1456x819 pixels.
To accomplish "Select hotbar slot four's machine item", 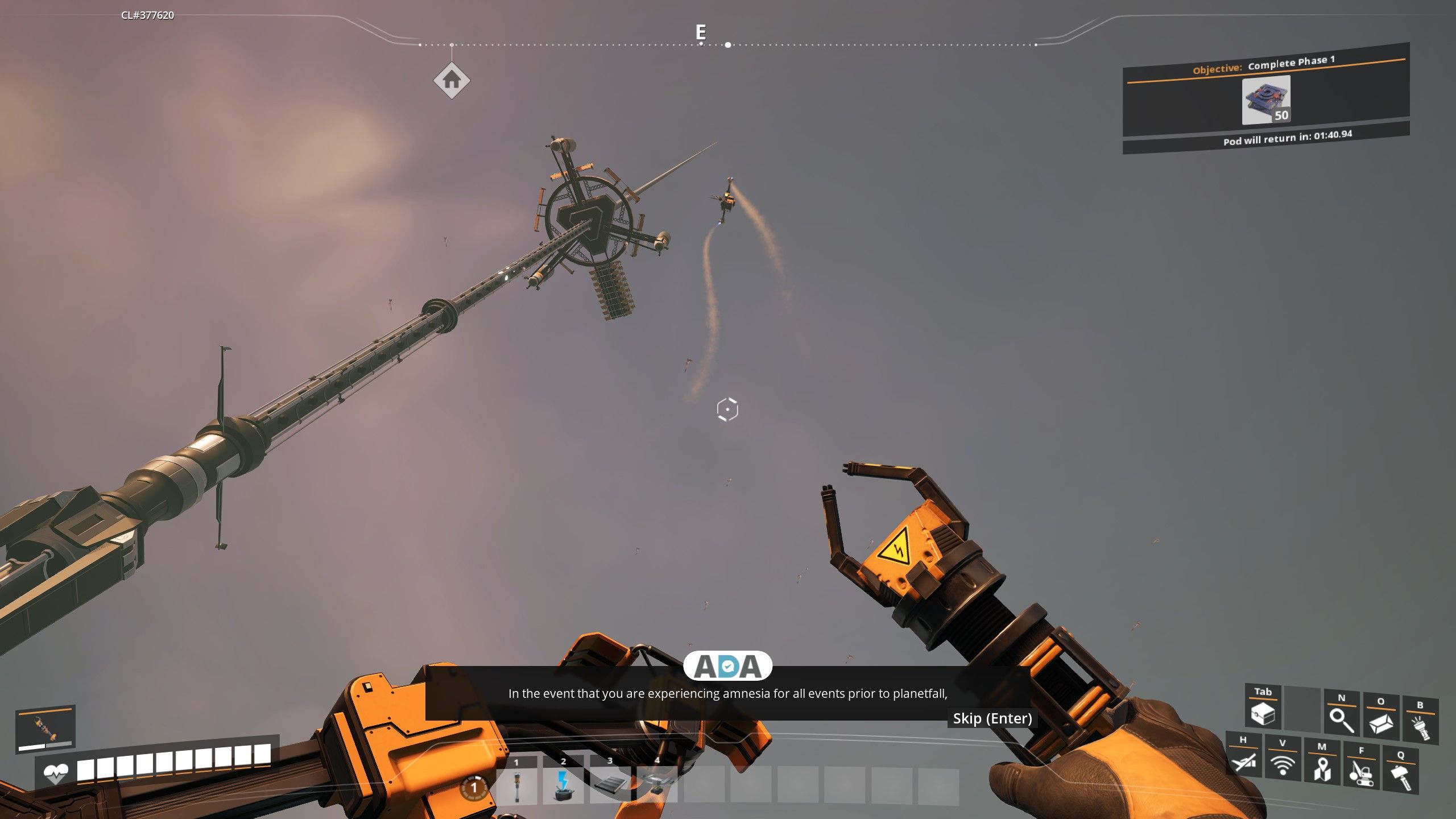I will (657, 786).
